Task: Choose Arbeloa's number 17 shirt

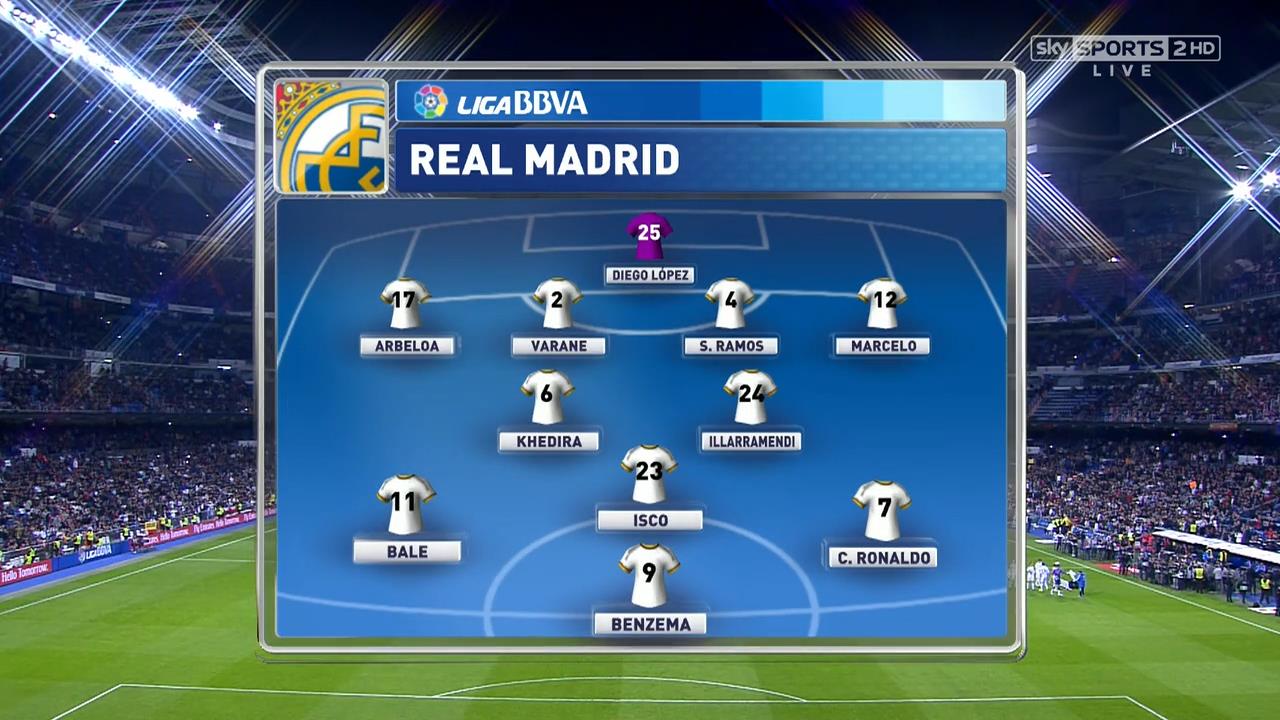Action: pyautogui.click(x=405, y=304)
